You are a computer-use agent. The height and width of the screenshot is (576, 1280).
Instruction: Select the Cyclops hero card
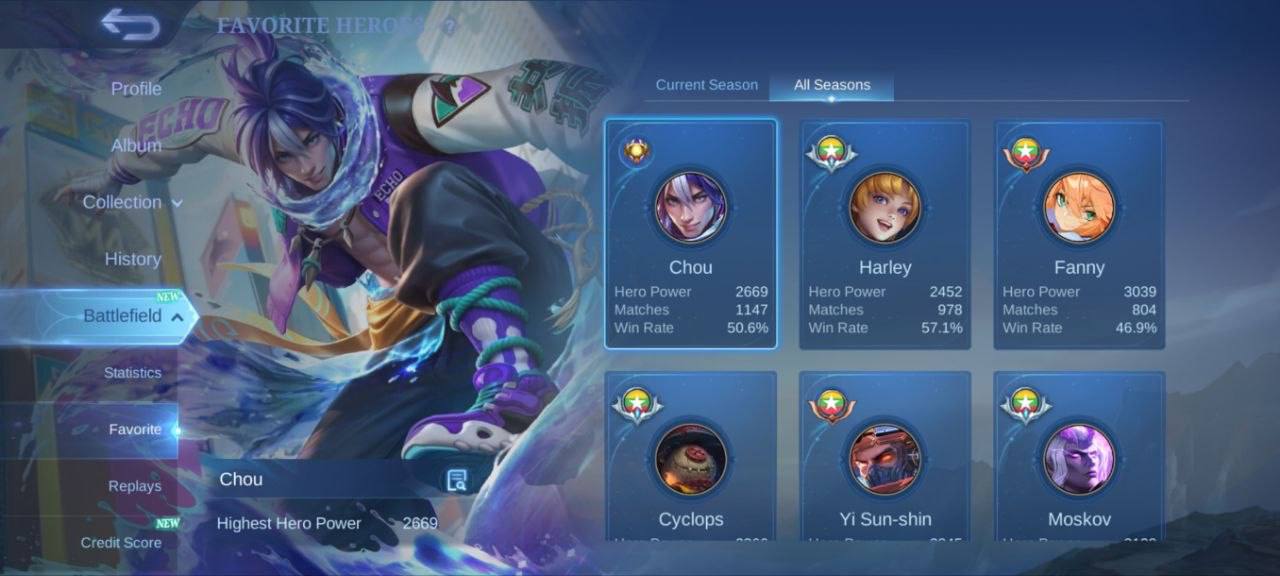[x=691, y=460]
